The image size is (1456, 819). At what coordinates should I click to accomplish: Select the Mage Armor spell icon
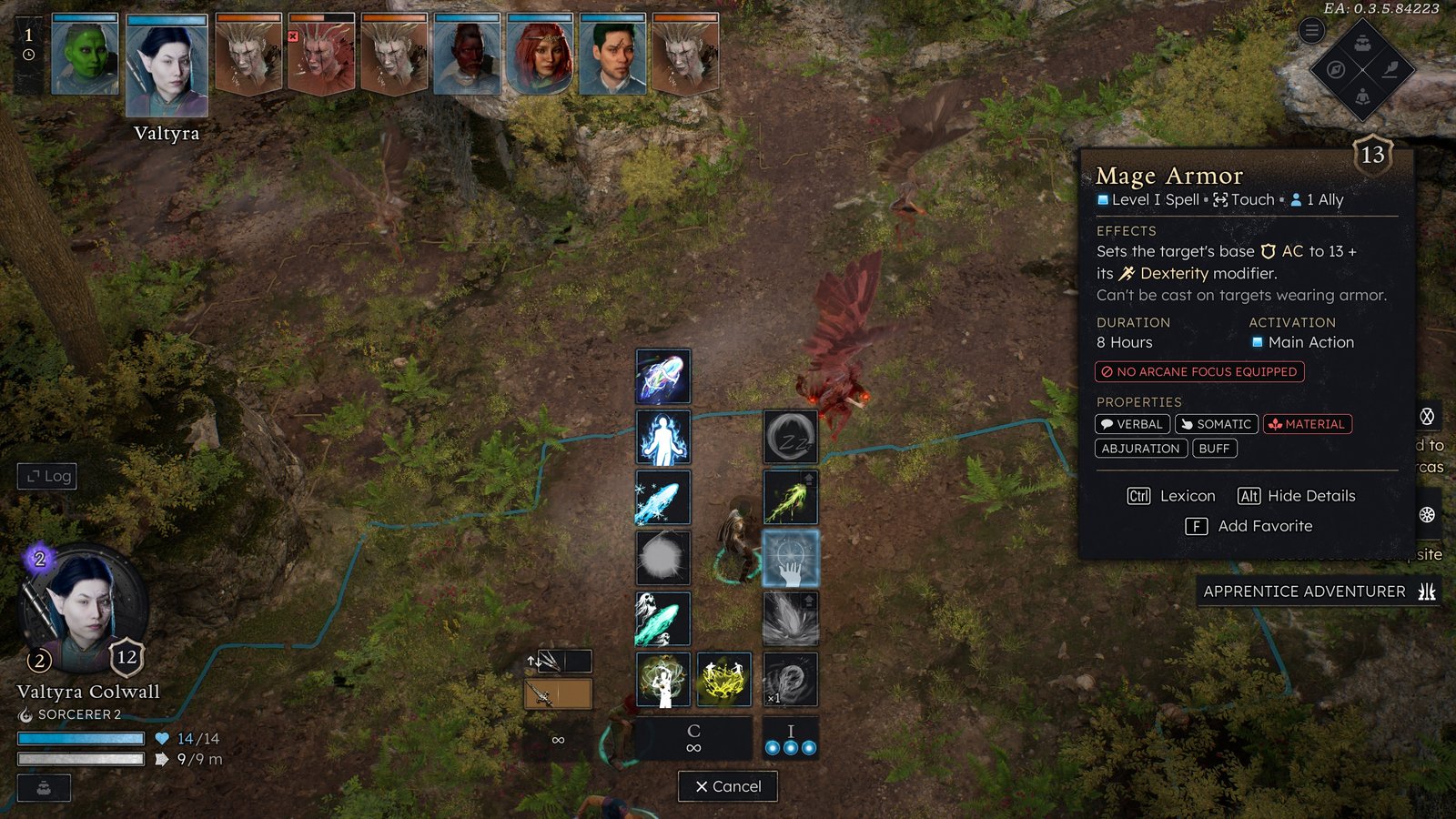(790, 558)
